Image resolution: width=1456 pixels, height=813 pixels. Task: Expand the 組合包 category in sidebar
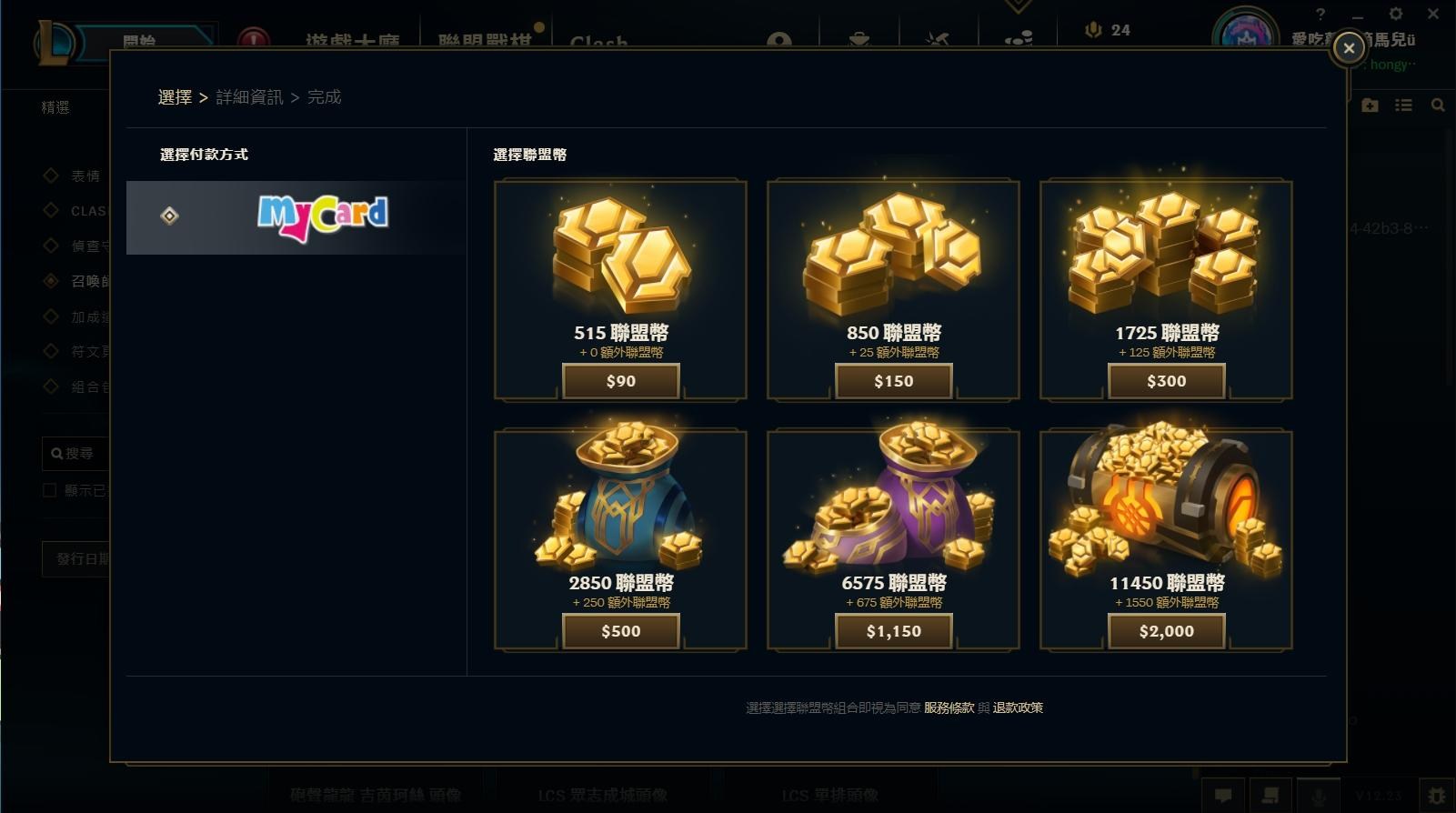pyautogui.click(x=52, y=386)
